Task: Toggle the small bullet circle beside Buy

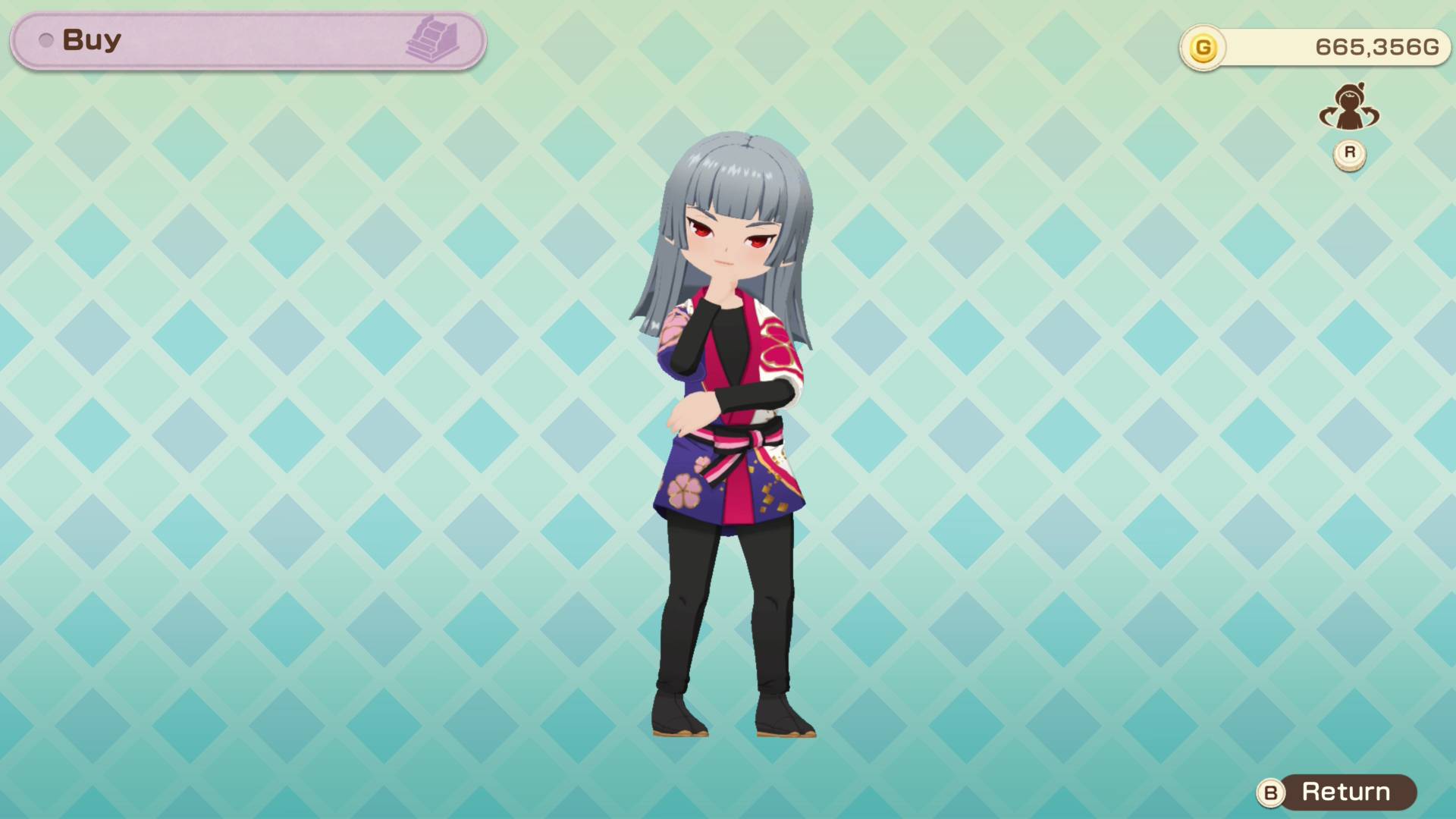Action: pos(45,41)
